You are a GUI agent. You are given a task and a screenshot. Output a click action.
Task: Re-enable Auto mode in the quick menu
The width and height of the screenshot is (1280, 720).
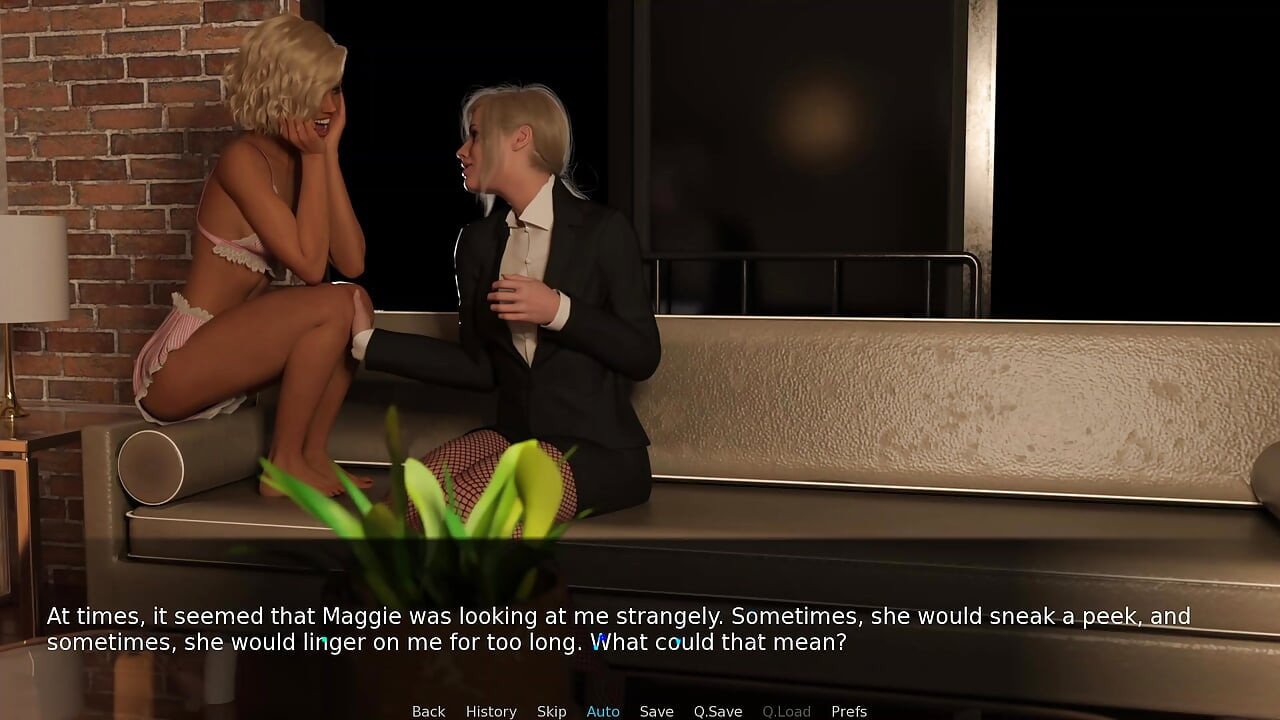coord(602,711)
